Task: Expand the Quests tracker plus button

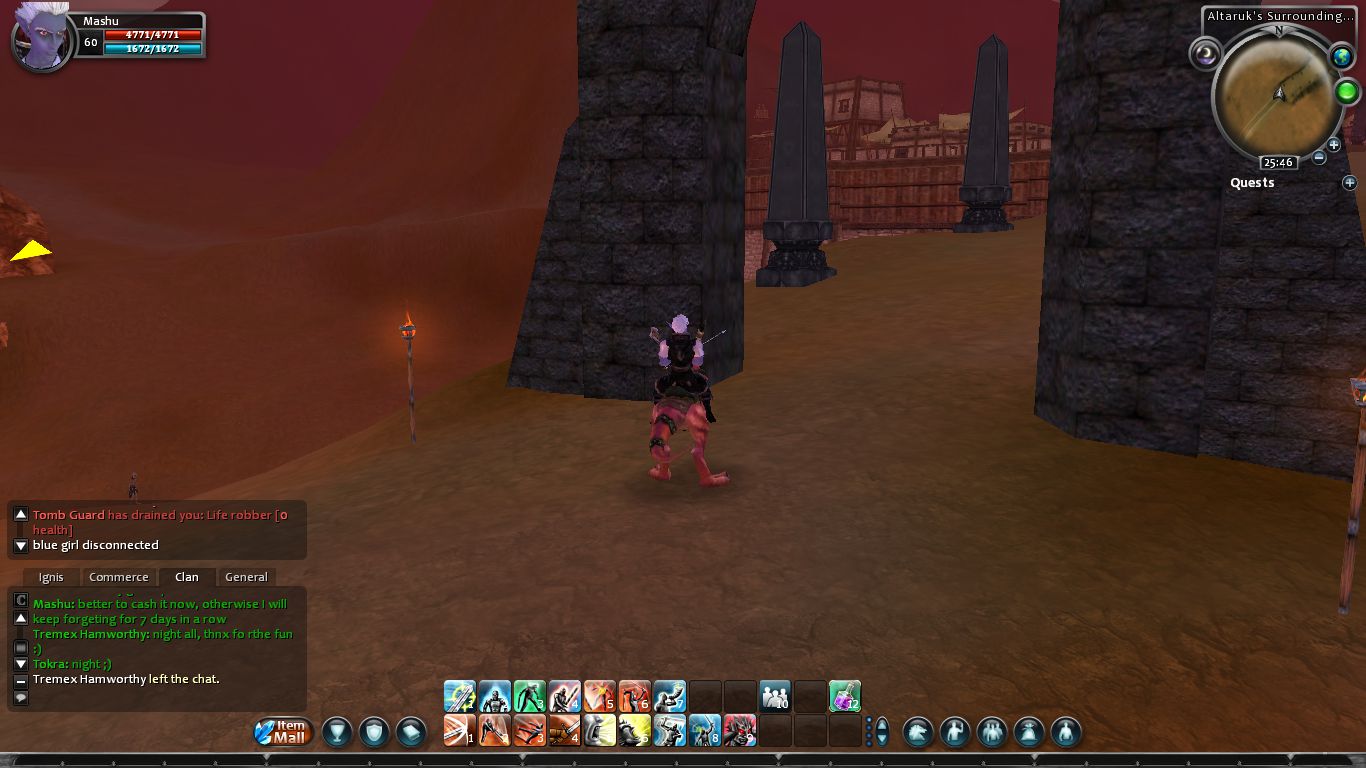Action: click(1349, 183)
